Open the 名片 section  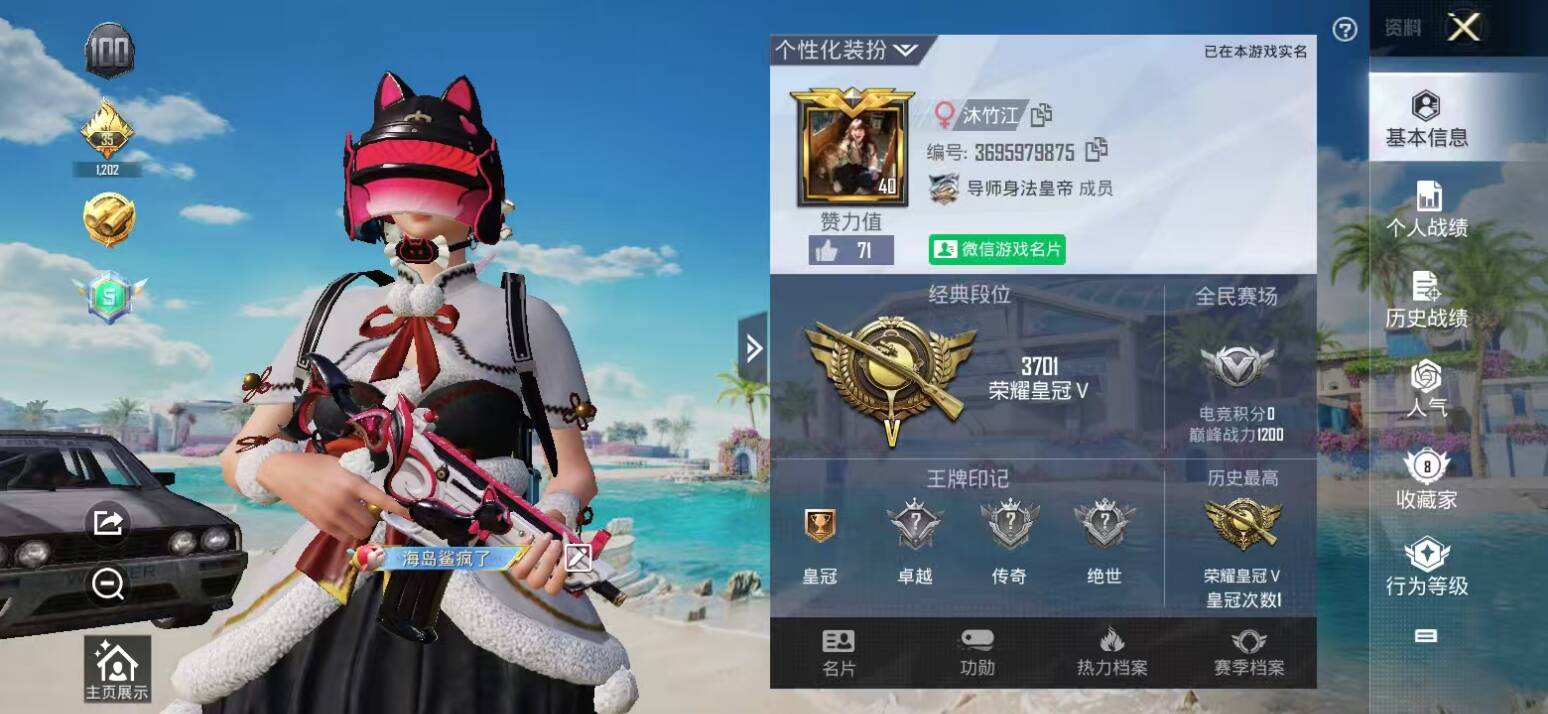pyautogui.click(x=838, y=653)
